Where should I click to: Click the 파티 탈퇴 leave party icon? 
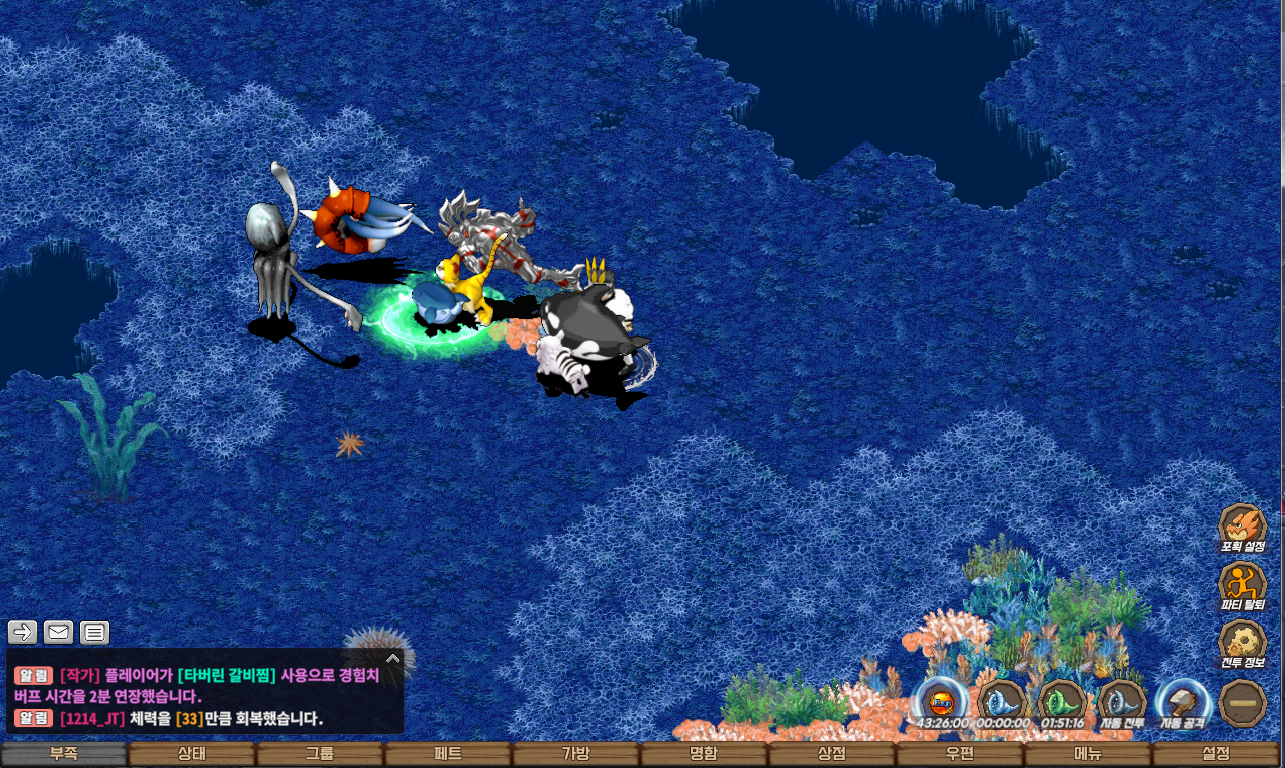click(1242, 585)
